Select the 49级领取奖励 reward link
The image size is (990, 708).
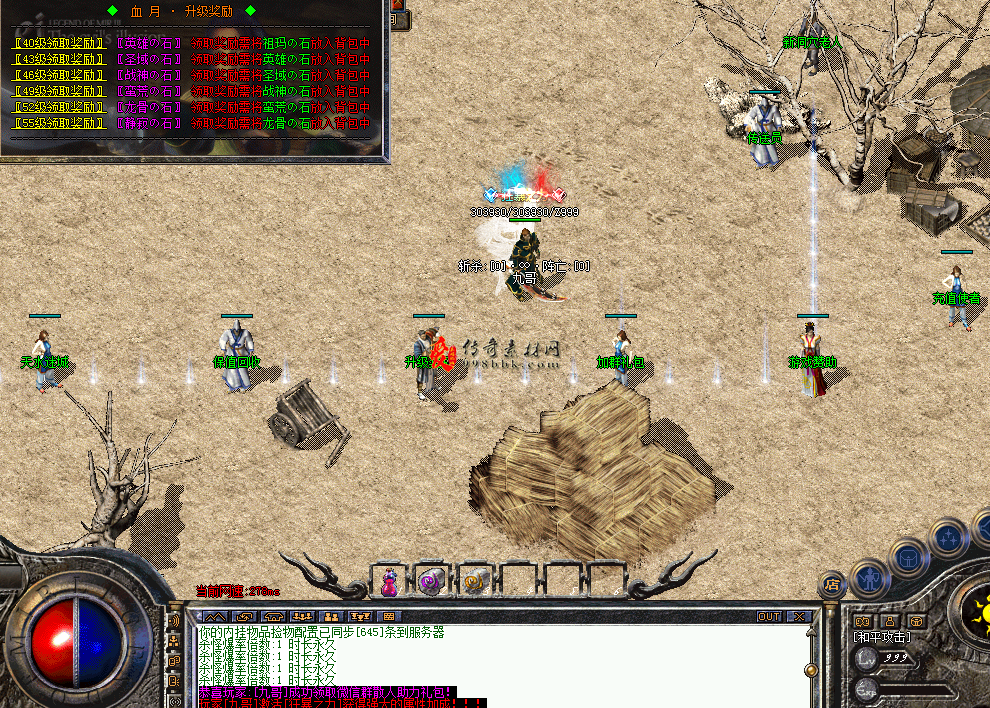click(59, 91)
